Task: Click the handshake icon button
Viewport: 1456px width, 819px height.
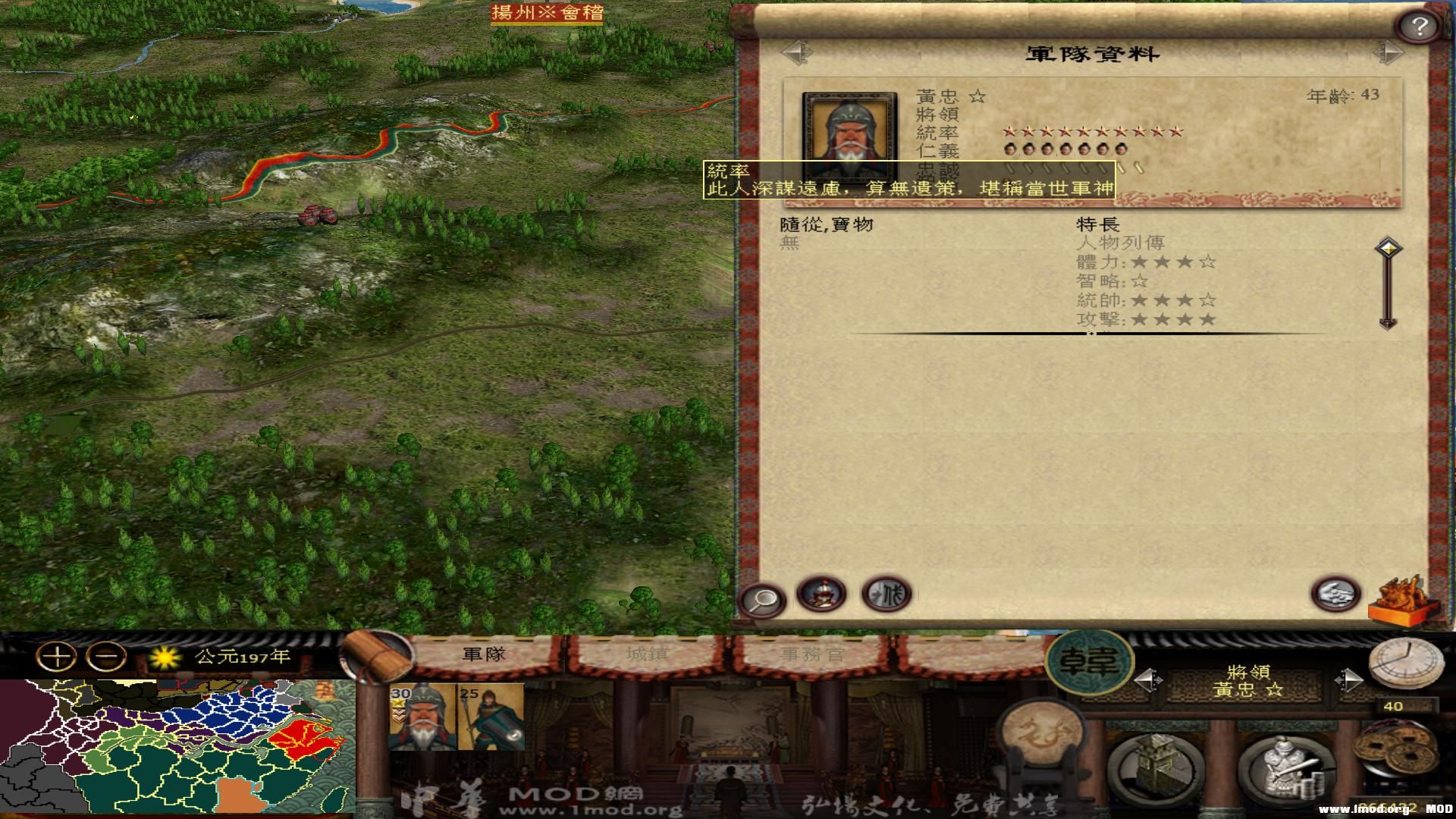Action: [1336, 594]
